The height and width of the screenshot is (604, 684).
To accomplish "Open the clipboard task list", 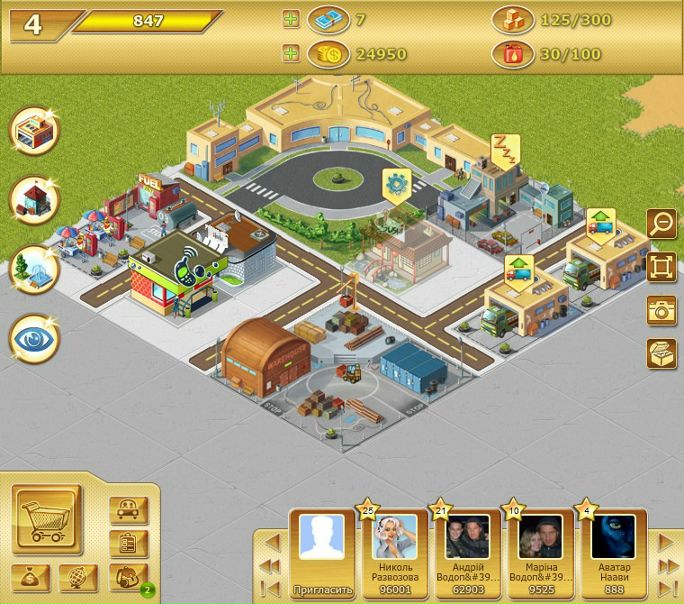I will pyautogui.click(x=129, y=543).
